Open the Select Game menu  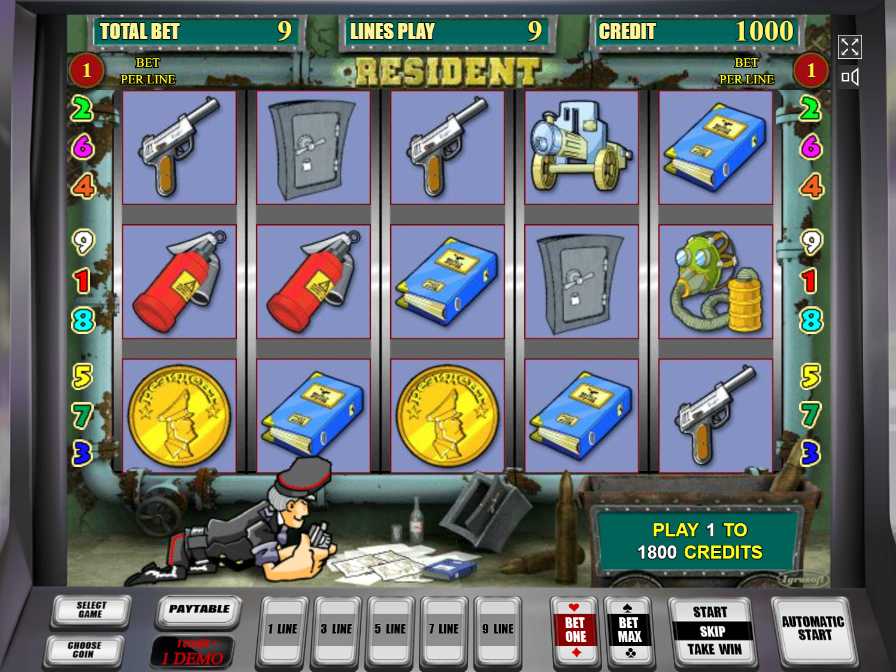pos(91,610)
